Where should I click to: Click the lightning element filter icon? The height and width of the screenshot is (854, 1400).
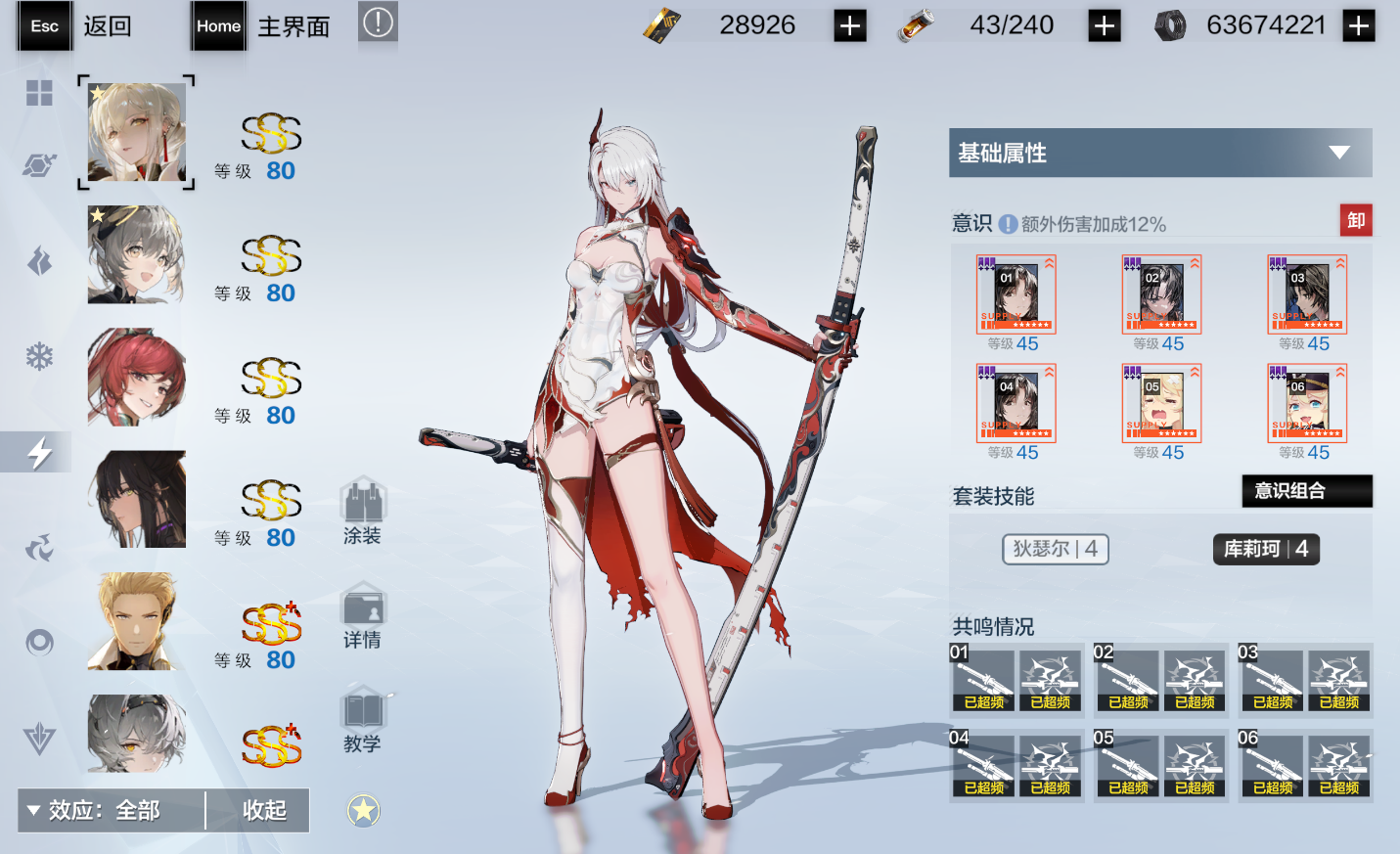(37, 451)
